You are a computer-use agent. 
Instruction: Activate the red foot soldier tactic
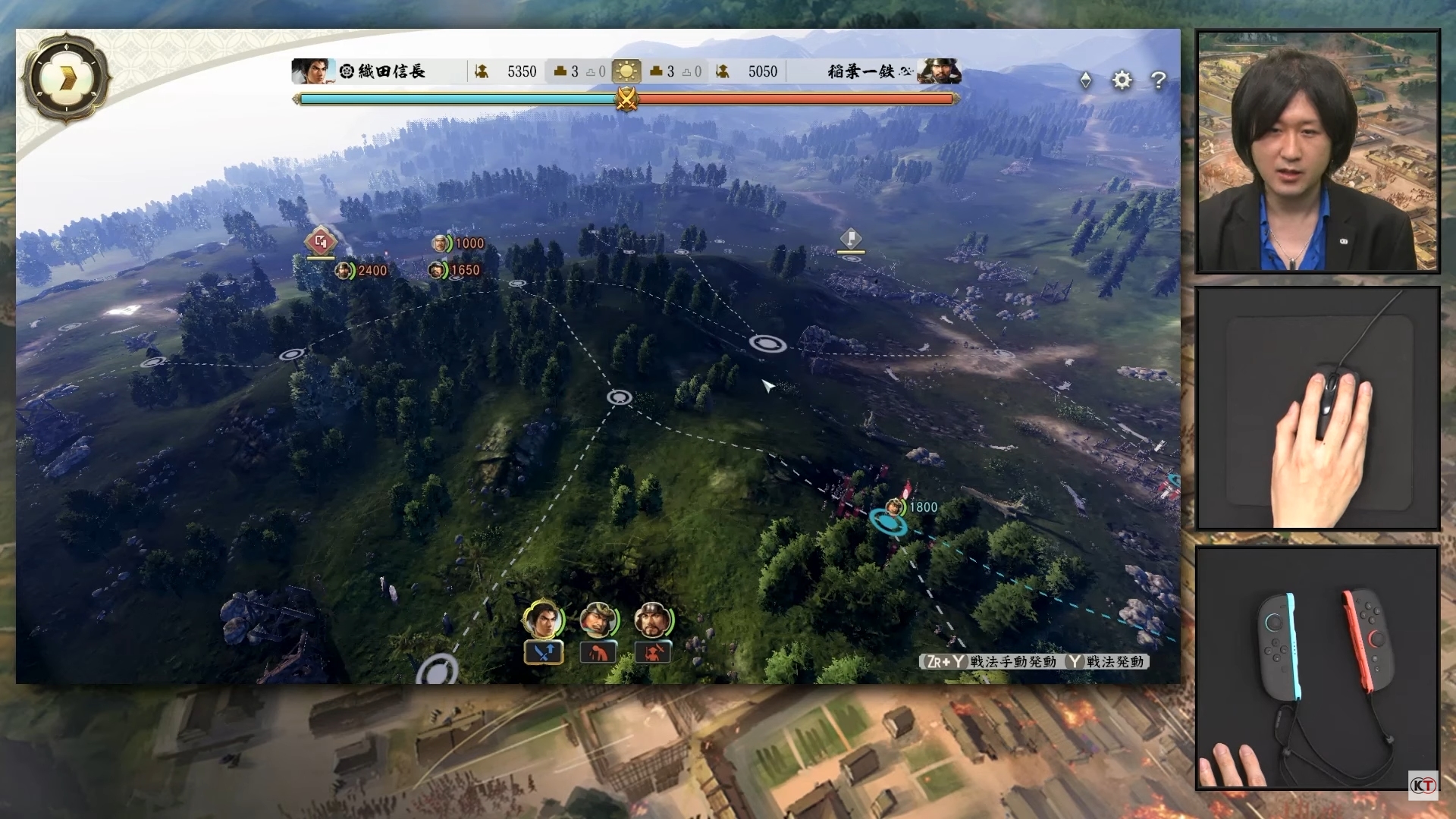[652, 652]
